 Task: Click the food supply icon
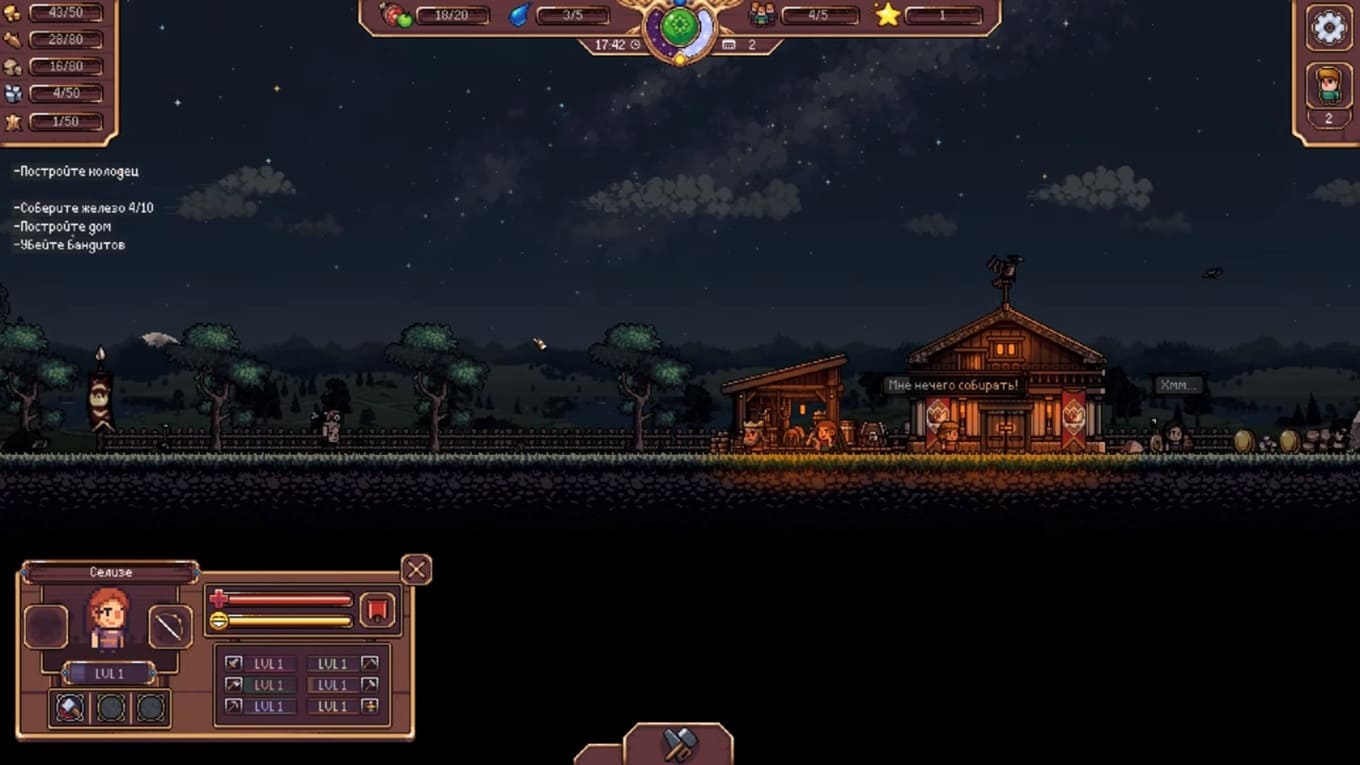point(397,15)
